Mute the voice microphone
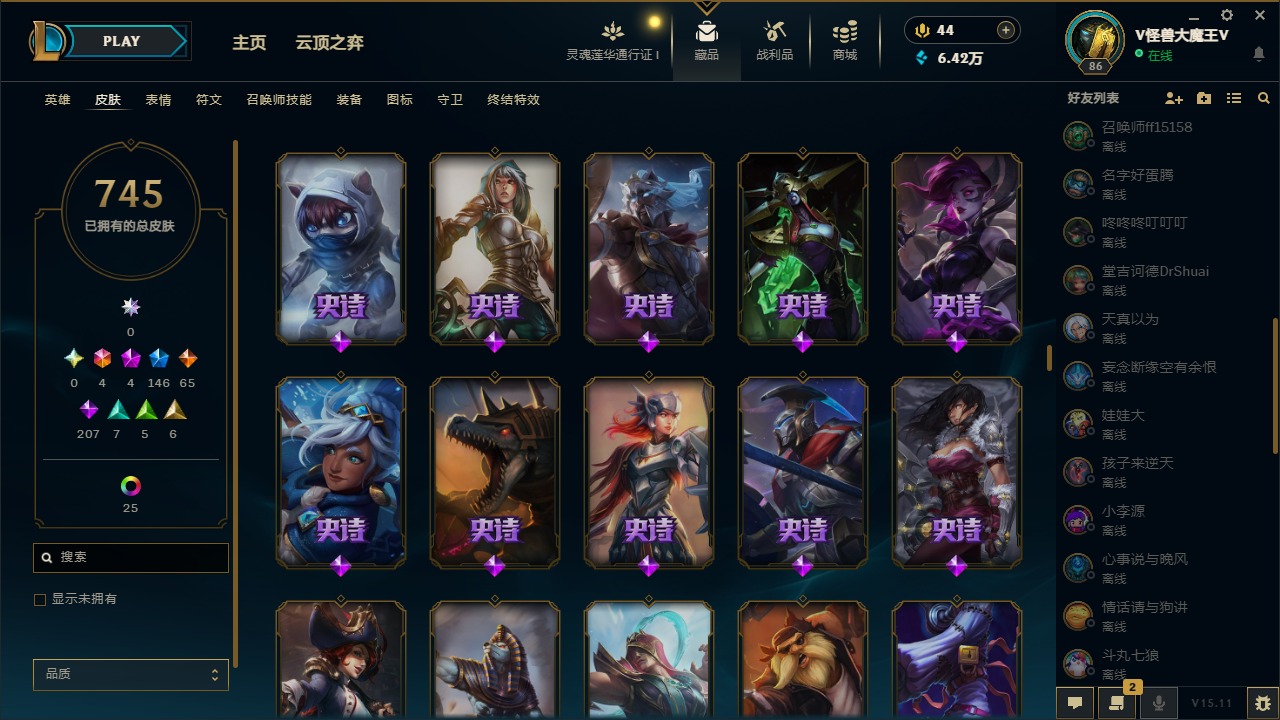 (x=1160, y=703)
